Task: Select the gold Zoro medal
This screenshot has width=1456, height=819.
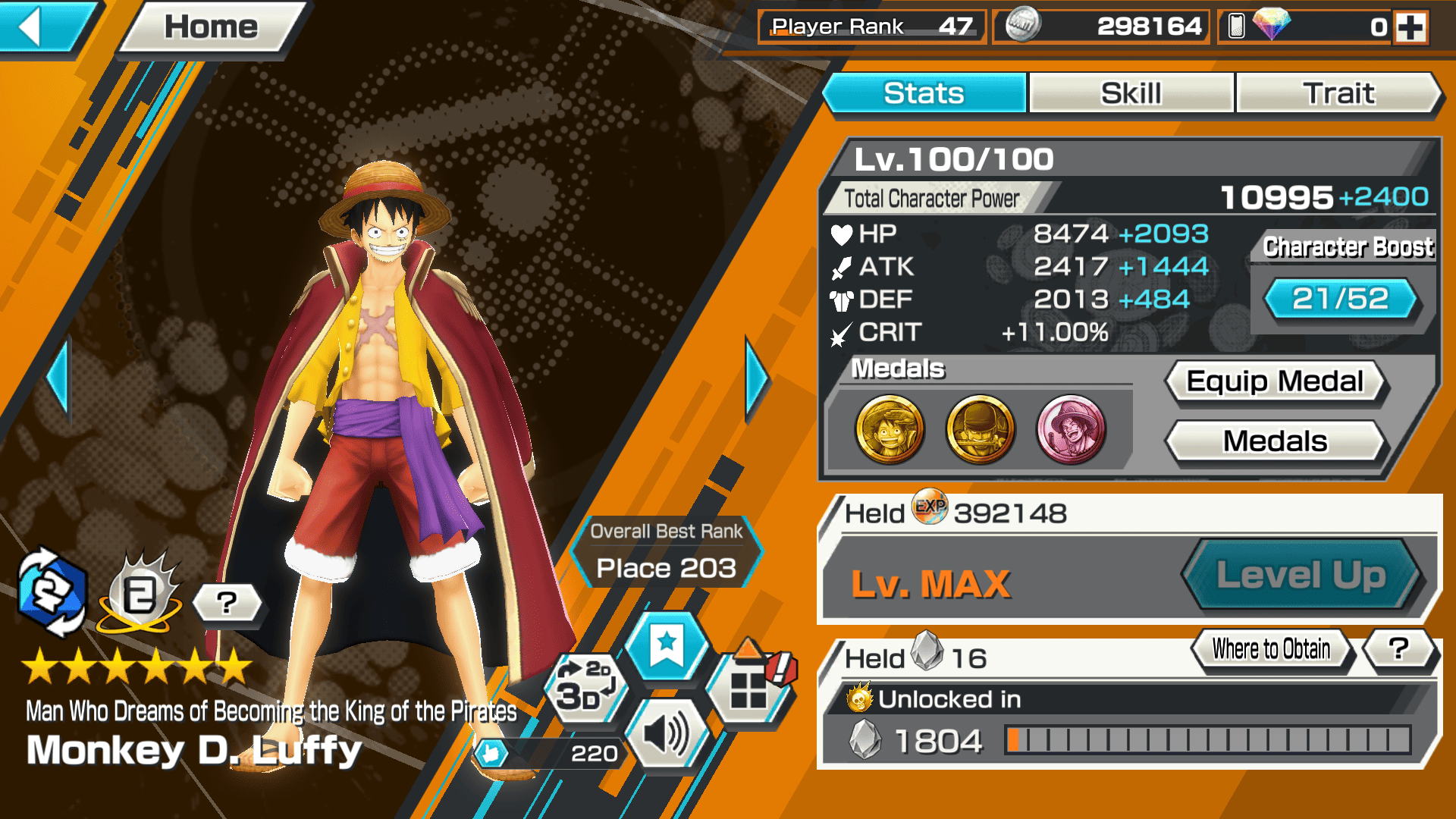Action: [980, 430]
